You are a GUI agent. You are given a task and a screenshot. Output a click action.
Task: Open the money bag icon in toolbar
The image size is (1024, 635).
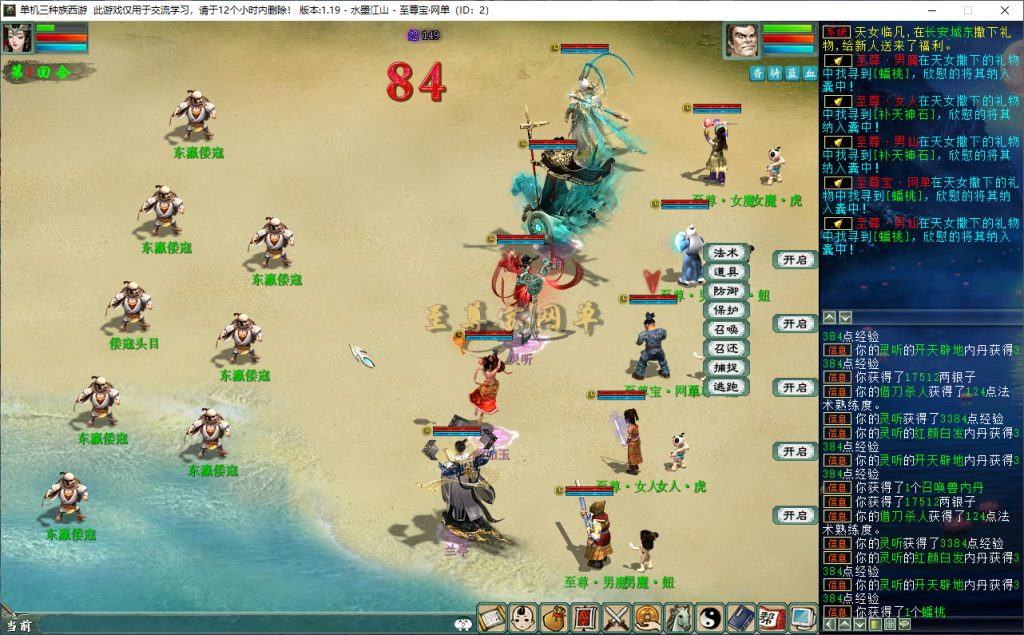coord(555,618)
